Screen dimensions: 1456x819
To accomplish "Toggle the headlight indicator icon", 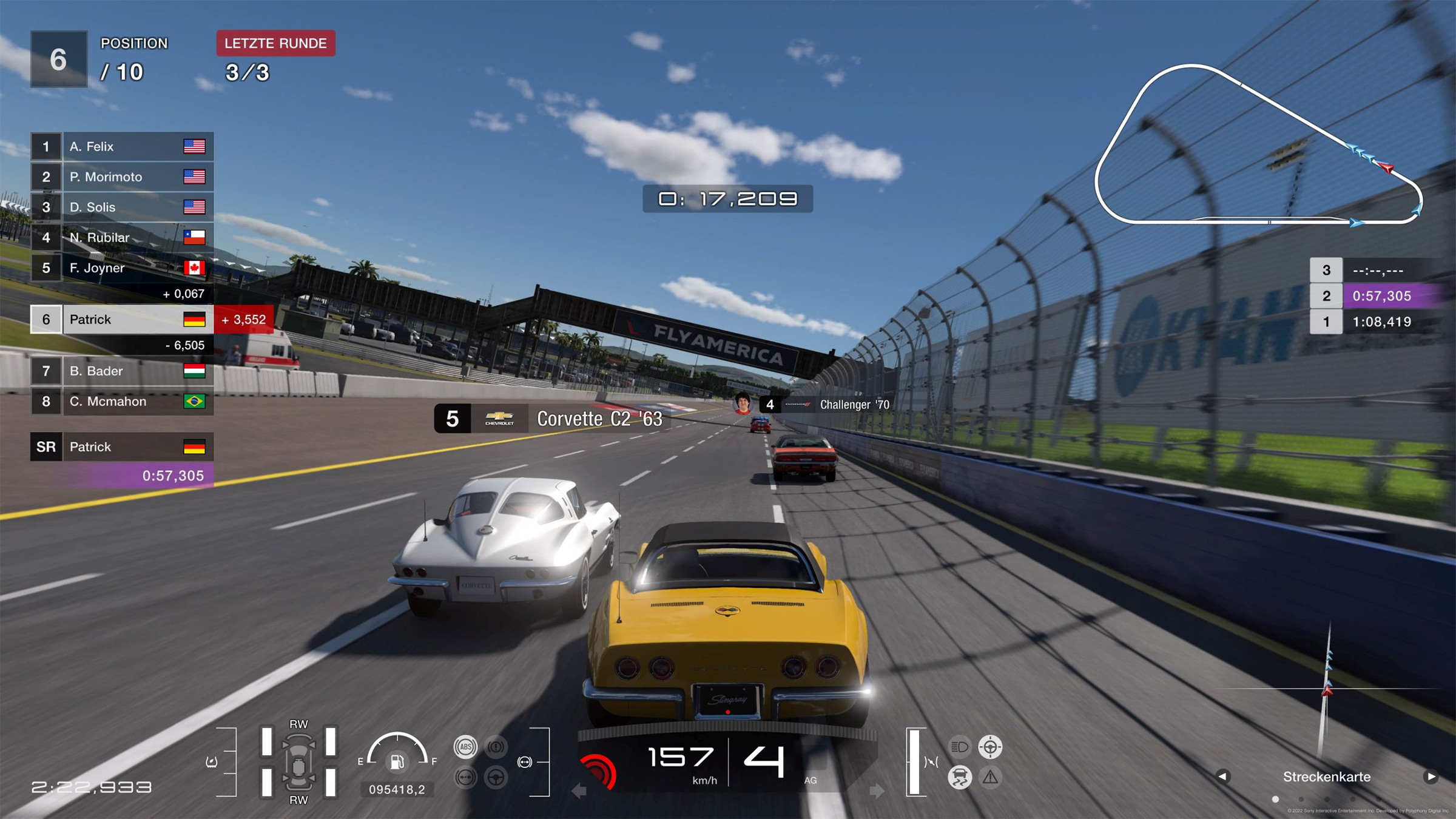I will click(x=960, y=747).
